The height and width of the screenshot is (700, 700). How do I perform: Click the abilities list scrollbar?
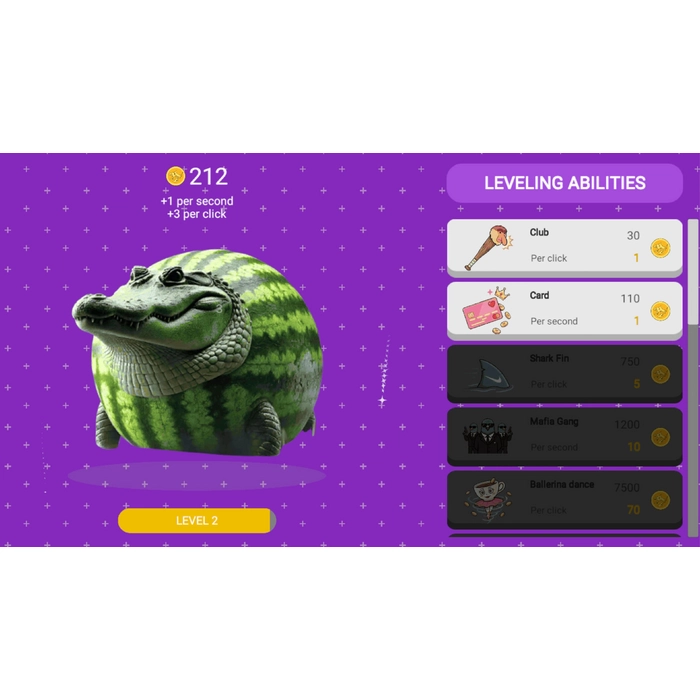point(693,272)
